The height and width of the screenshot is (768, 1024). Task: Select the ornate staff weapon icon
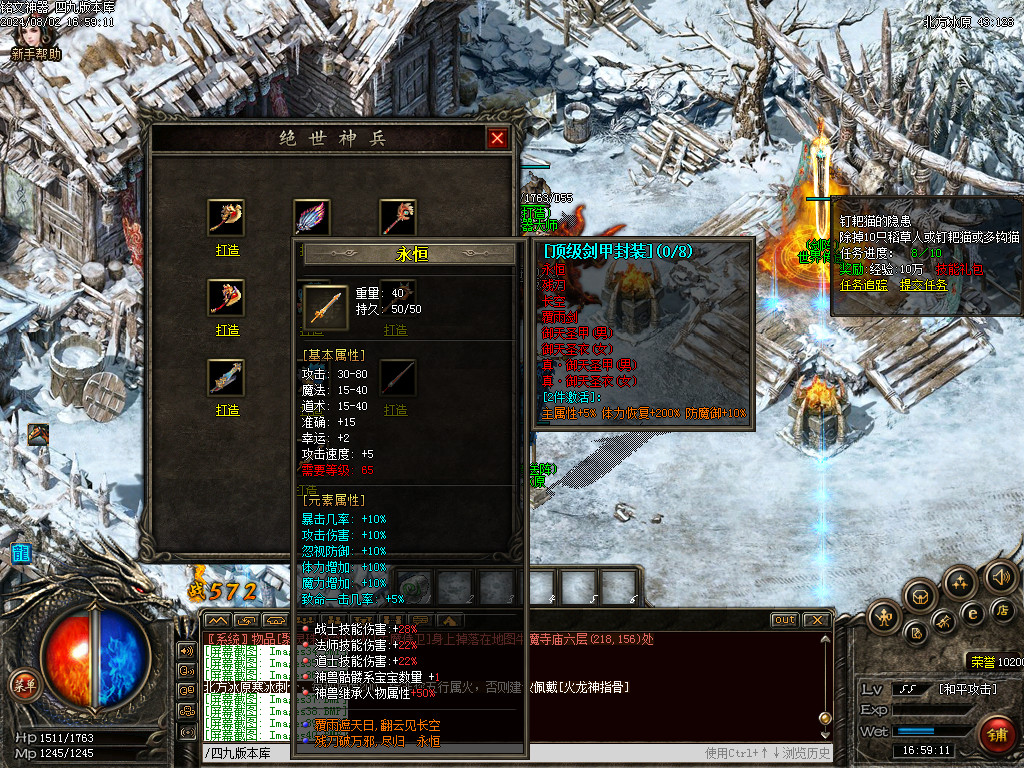398,217
